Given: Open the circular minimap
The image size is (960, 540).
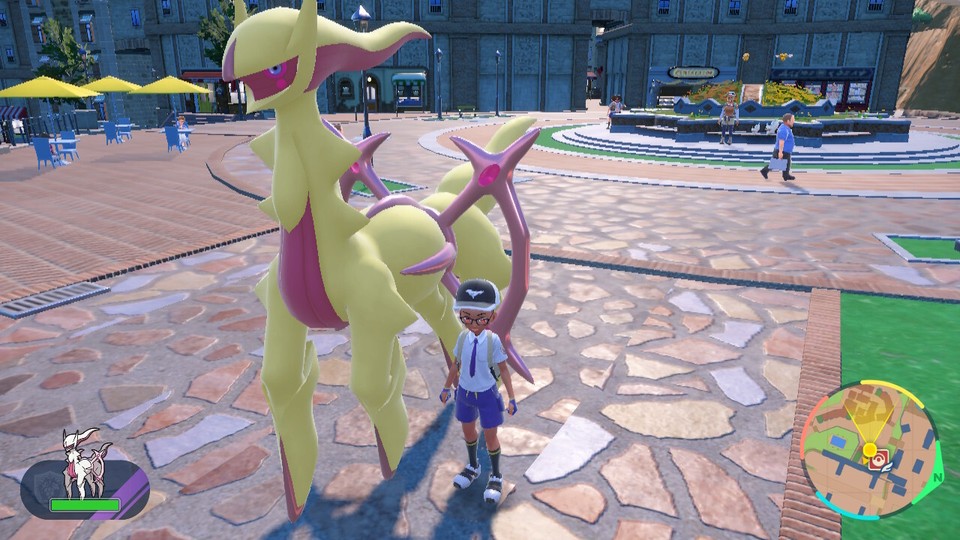Looking at the screenshot, I should pyautogui.click(x=871, y=450).
